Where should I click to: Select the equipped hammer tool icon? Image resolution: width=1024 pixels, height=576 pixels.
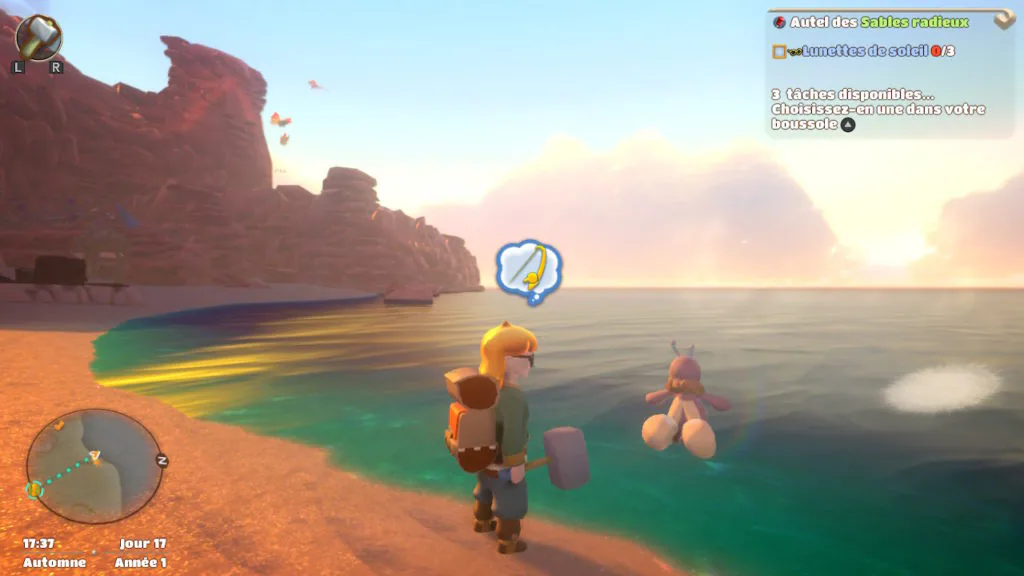pos(39,38)
